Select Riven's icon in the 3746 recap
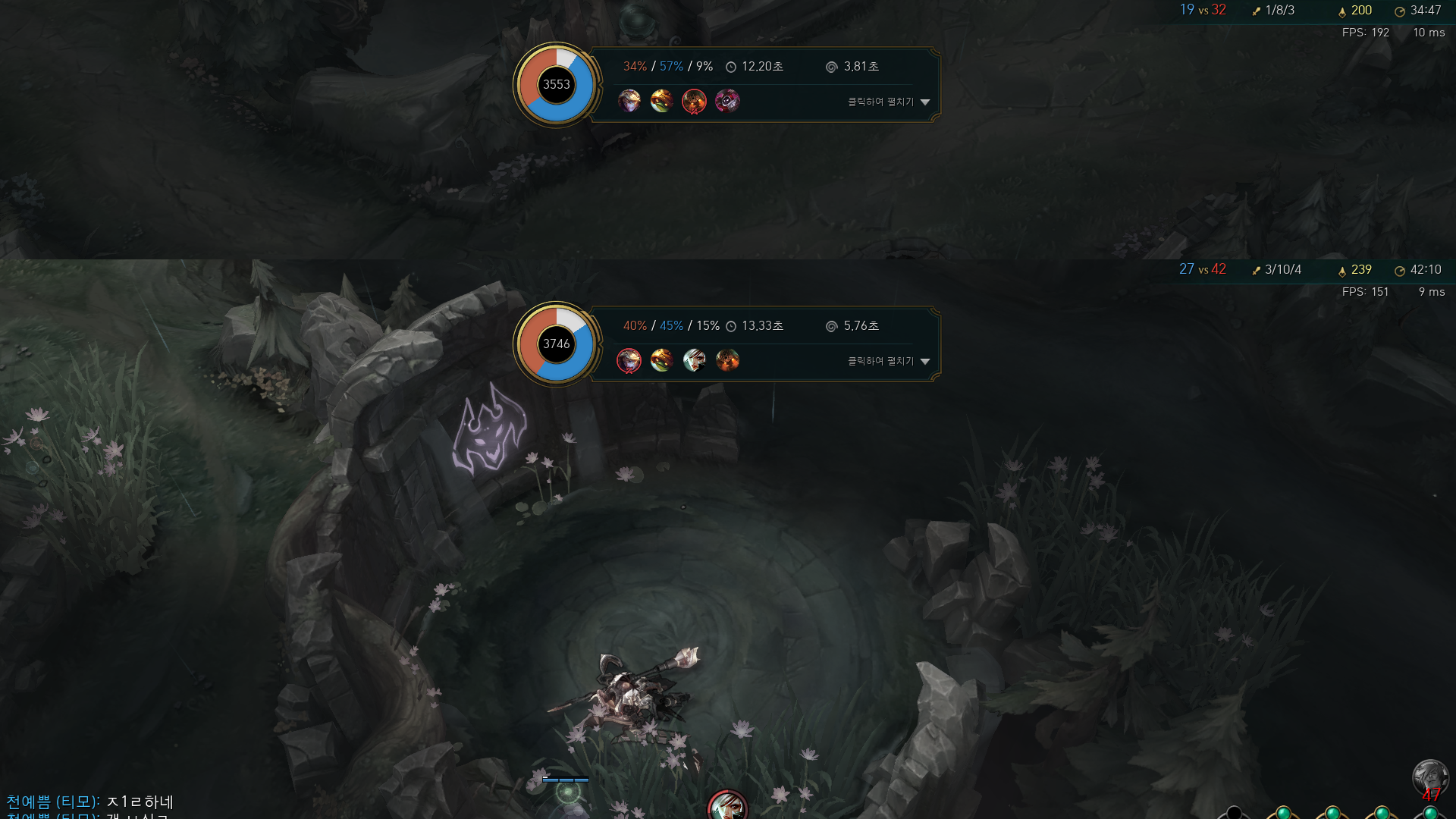This screenshot has width=1456, height=819. click(x=694, y=360)
